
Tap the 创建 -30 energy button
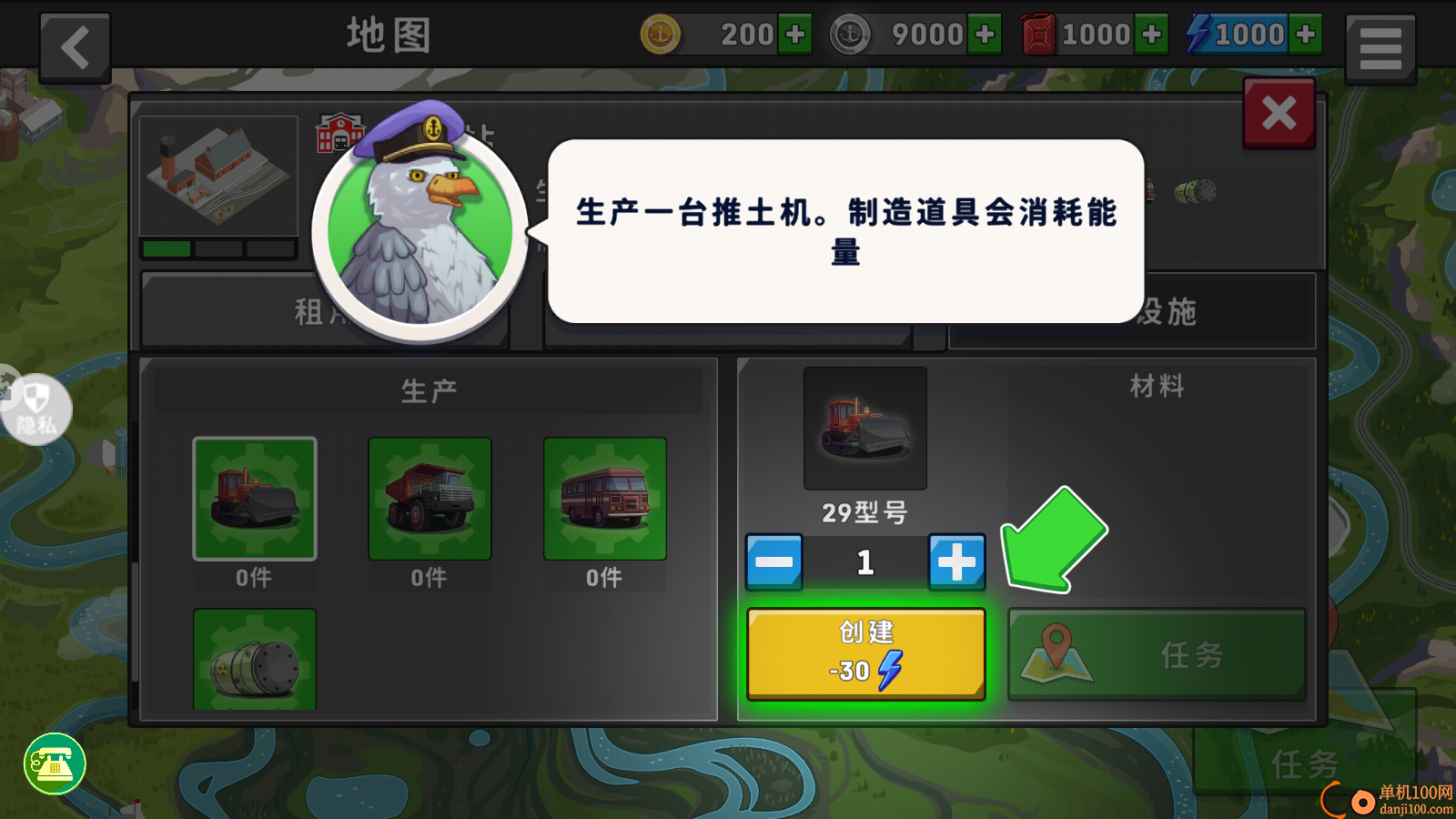coord(864,652)
